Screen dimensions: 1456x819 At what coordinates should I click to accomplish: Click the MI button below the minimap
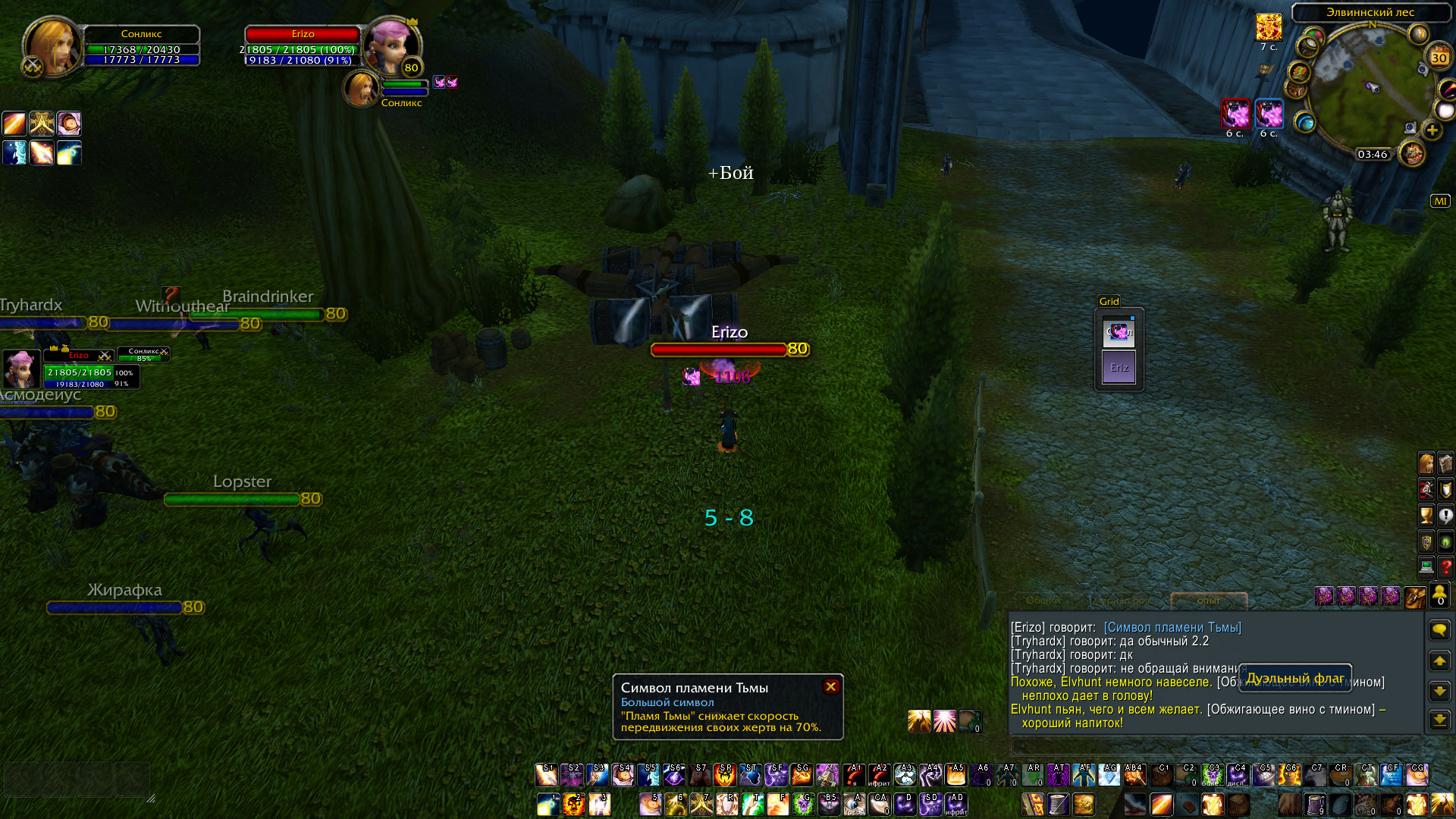pos(1439,201)
